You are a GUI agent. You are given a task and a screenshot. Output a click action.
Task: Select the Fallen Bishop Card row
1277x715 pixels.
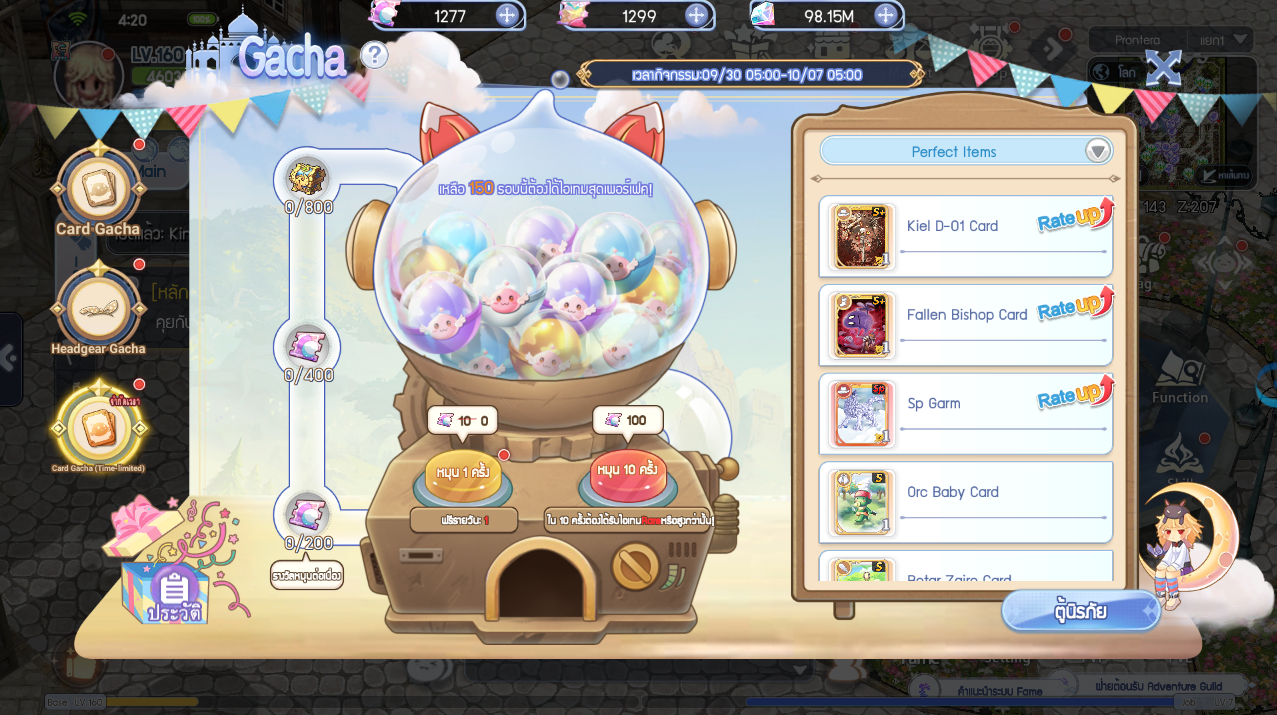pos(965,325)
